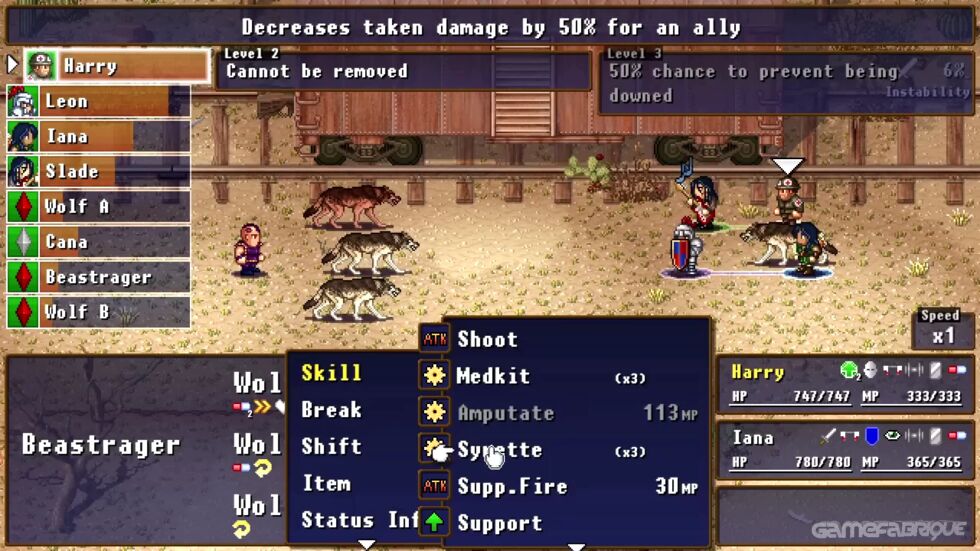Select the Wolf A turn entry
980x551 pixels.
point(98,207)
